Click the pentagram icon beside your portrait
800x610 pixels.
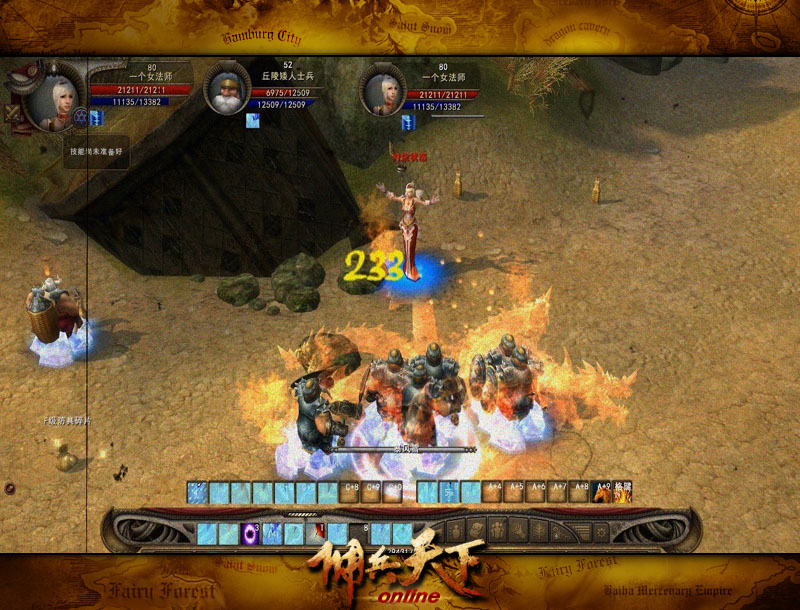pyautogui.click(x=82, y=116)
